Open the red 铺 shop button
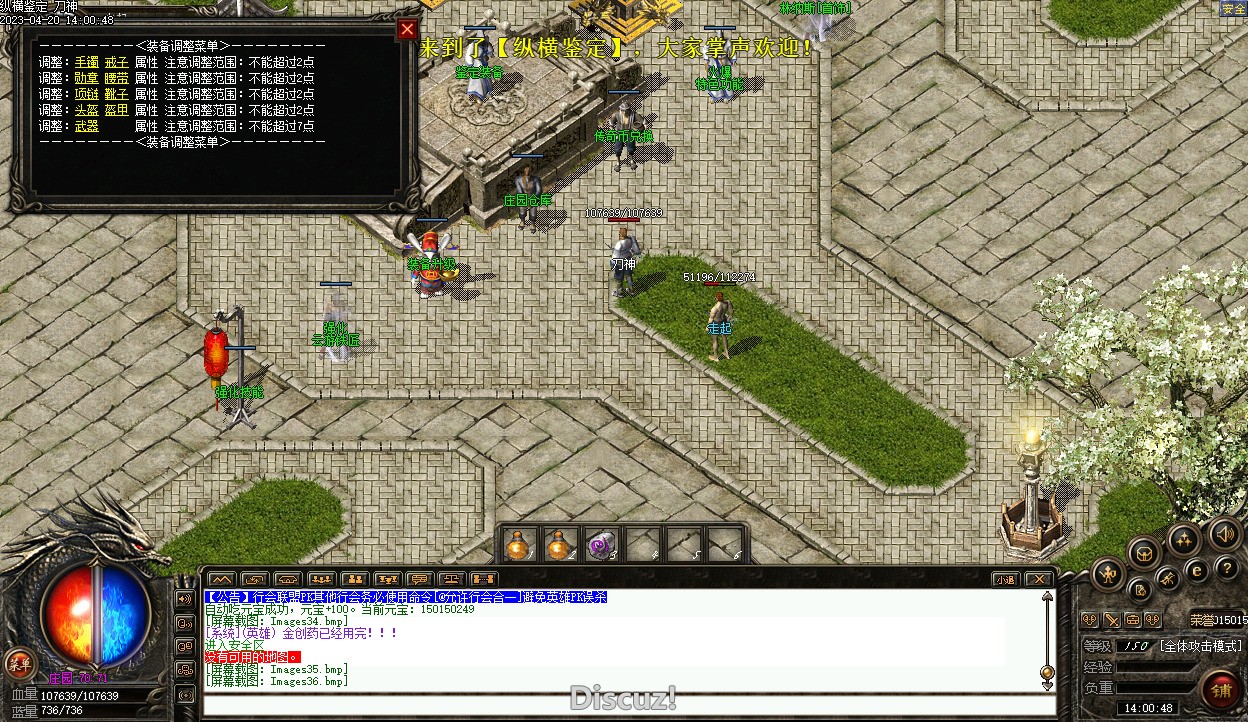The image size is (1248, 722). pos(1220,689)
